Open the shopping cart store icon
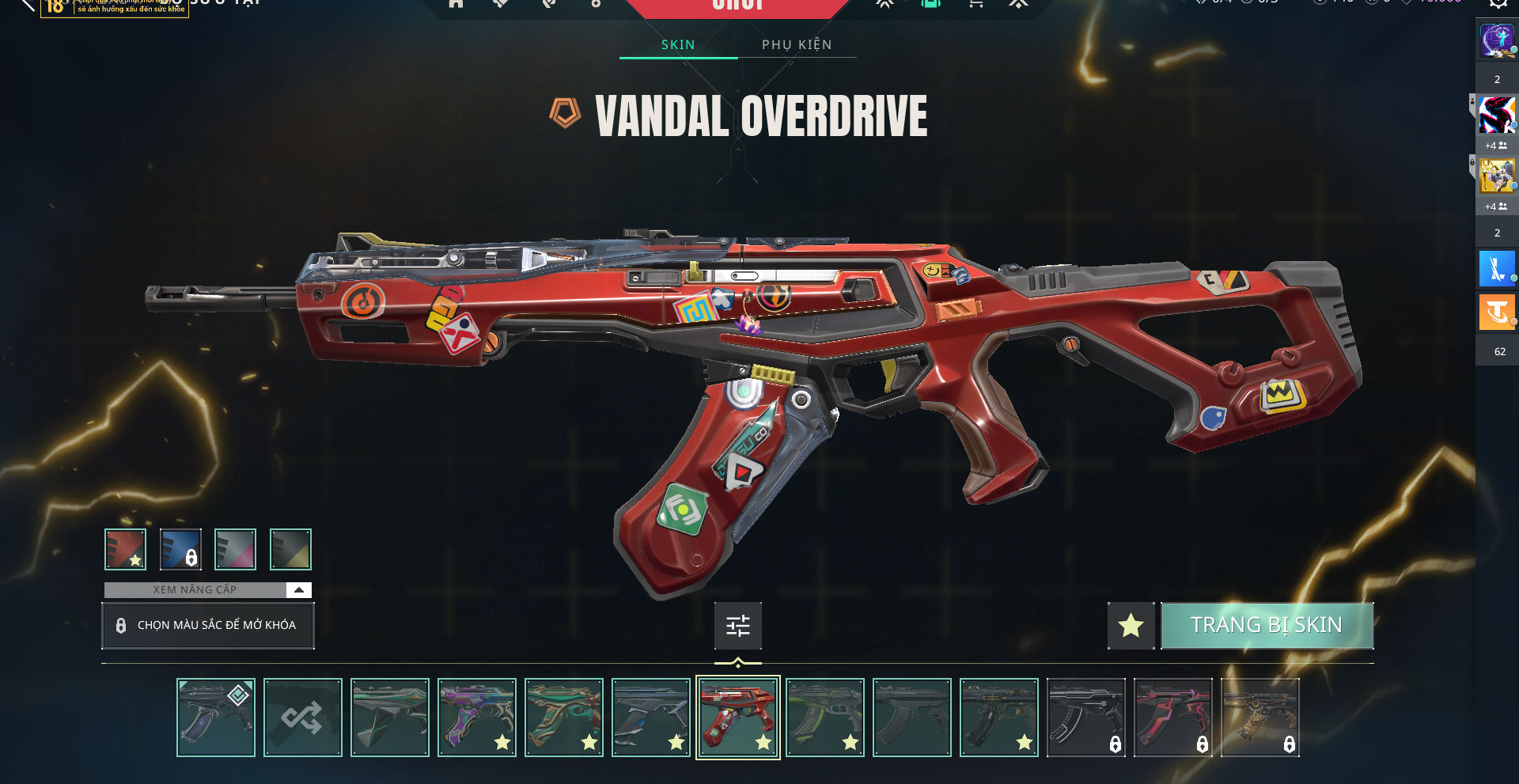This screenshot has height=784, width=1519. click(x=975, y=4)
